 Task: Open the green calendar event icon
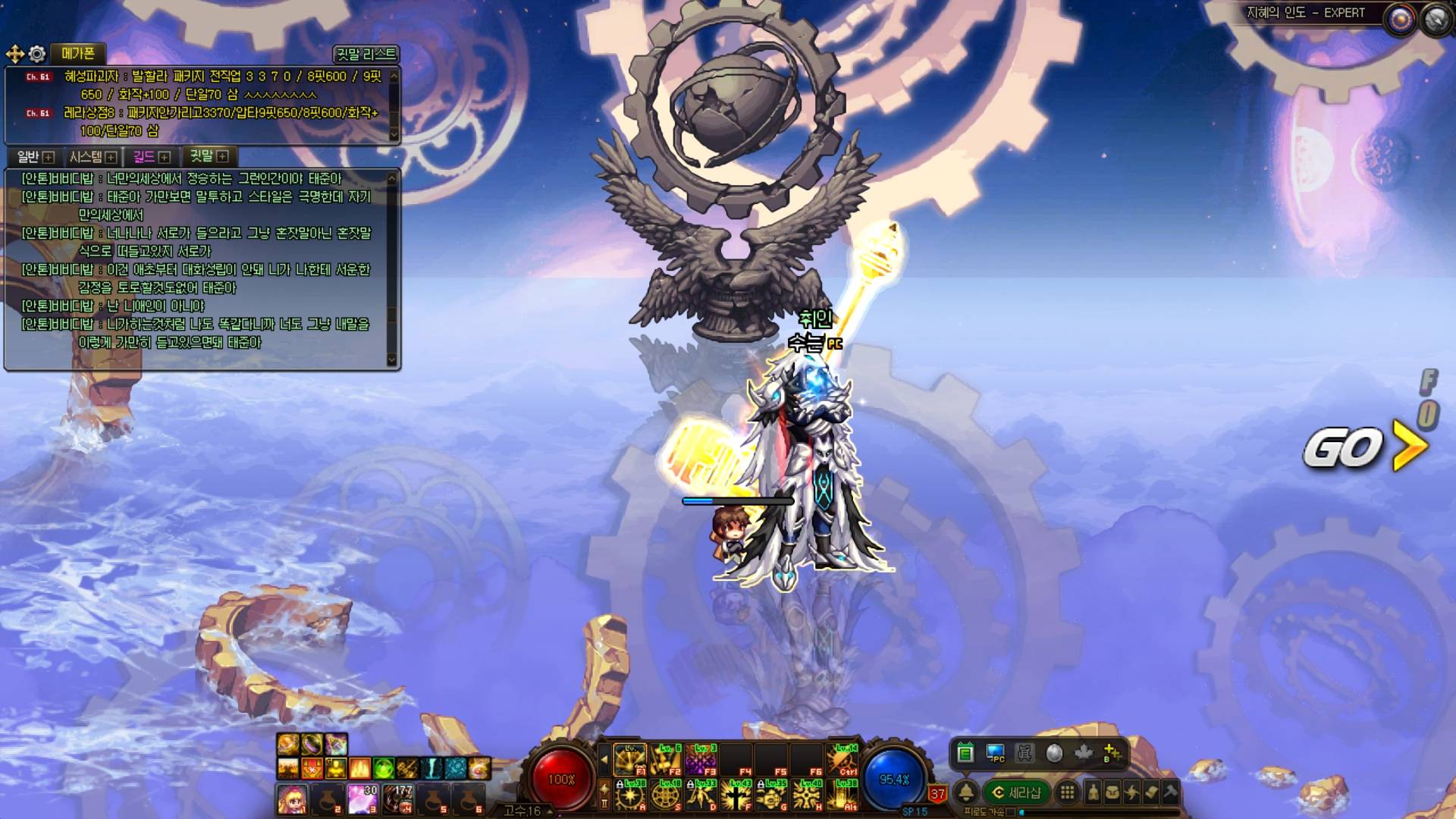coord(965,753)
